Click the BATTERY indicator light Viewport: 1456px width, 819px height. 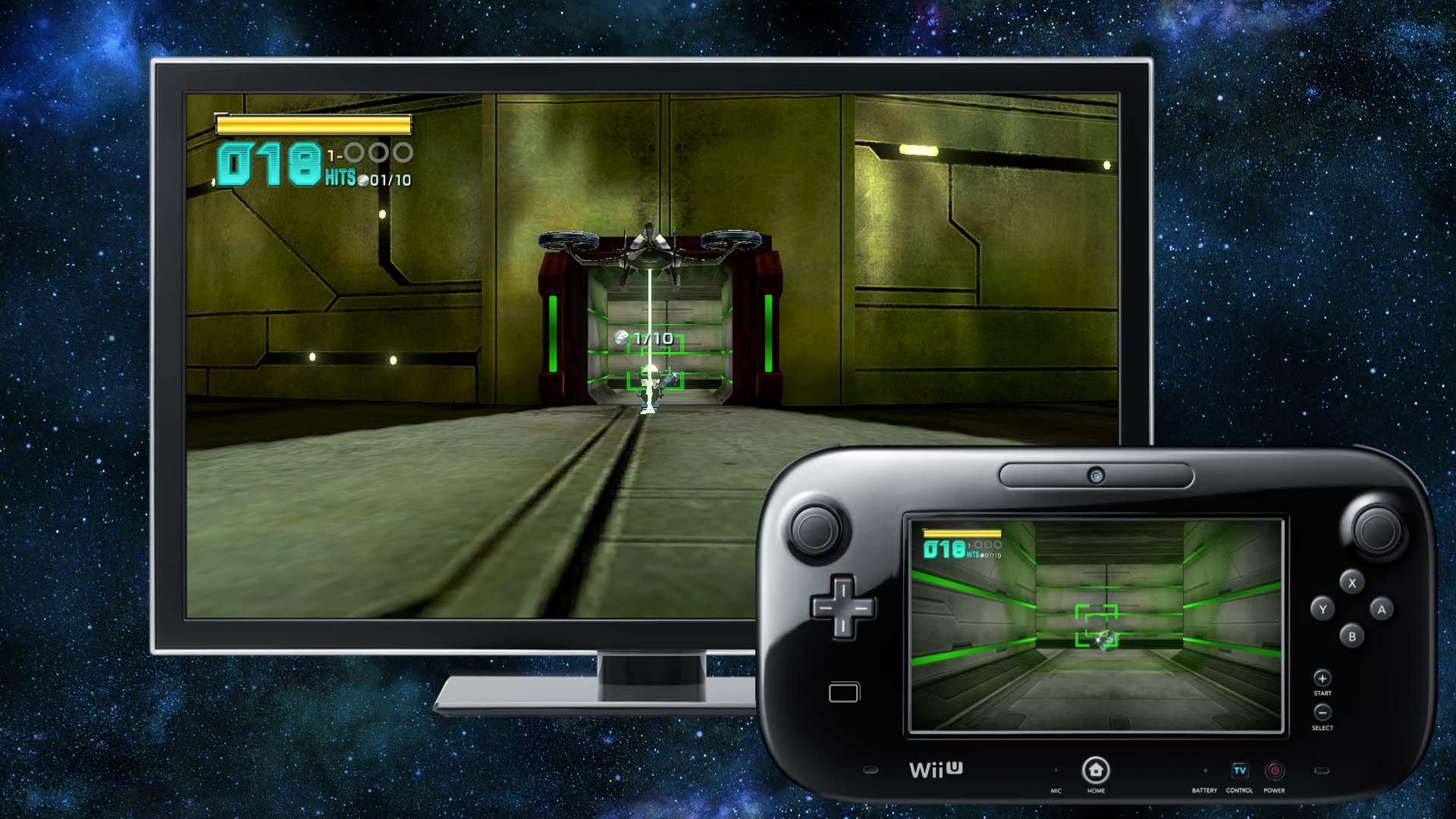pyautogui.click(x=1204, y=770)
